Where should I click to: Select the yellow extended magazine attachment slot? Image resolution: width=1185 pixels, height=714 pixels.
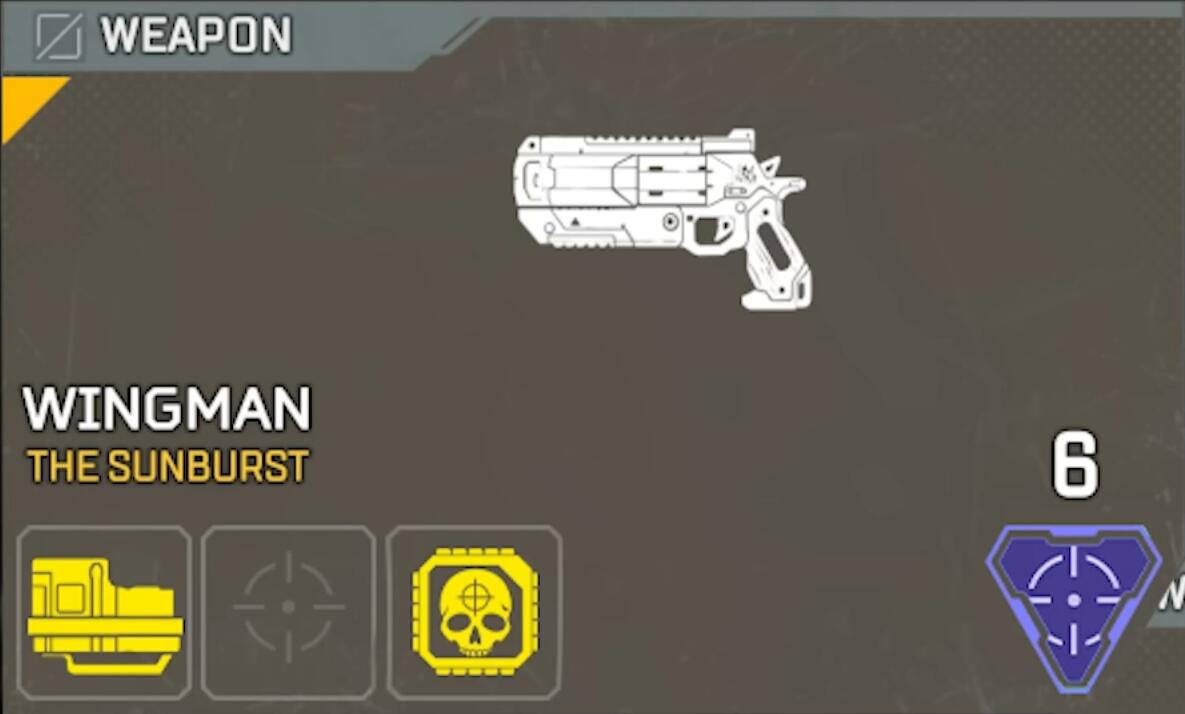[104, 612]
